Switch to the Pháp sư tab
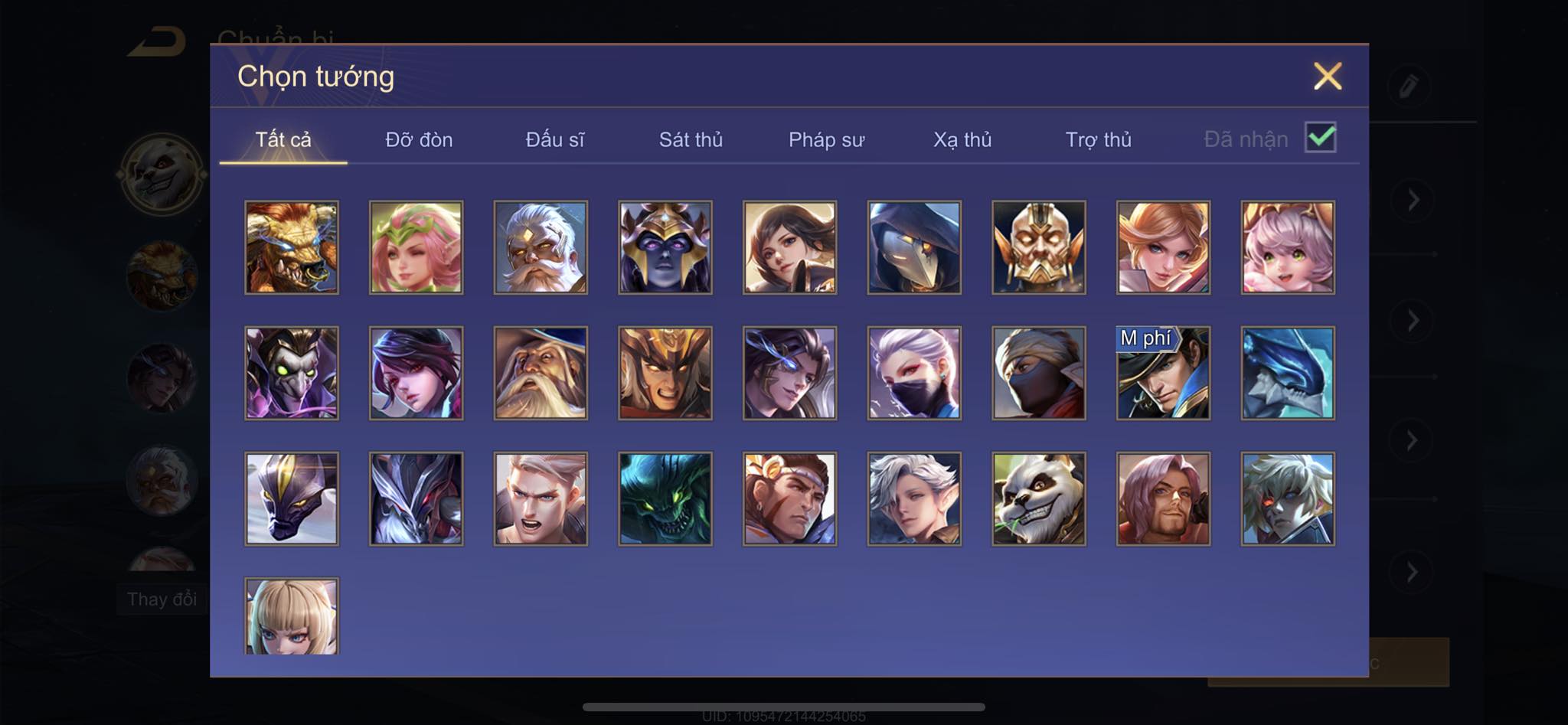Screen dimensions: 1568x725 (826, 140)
